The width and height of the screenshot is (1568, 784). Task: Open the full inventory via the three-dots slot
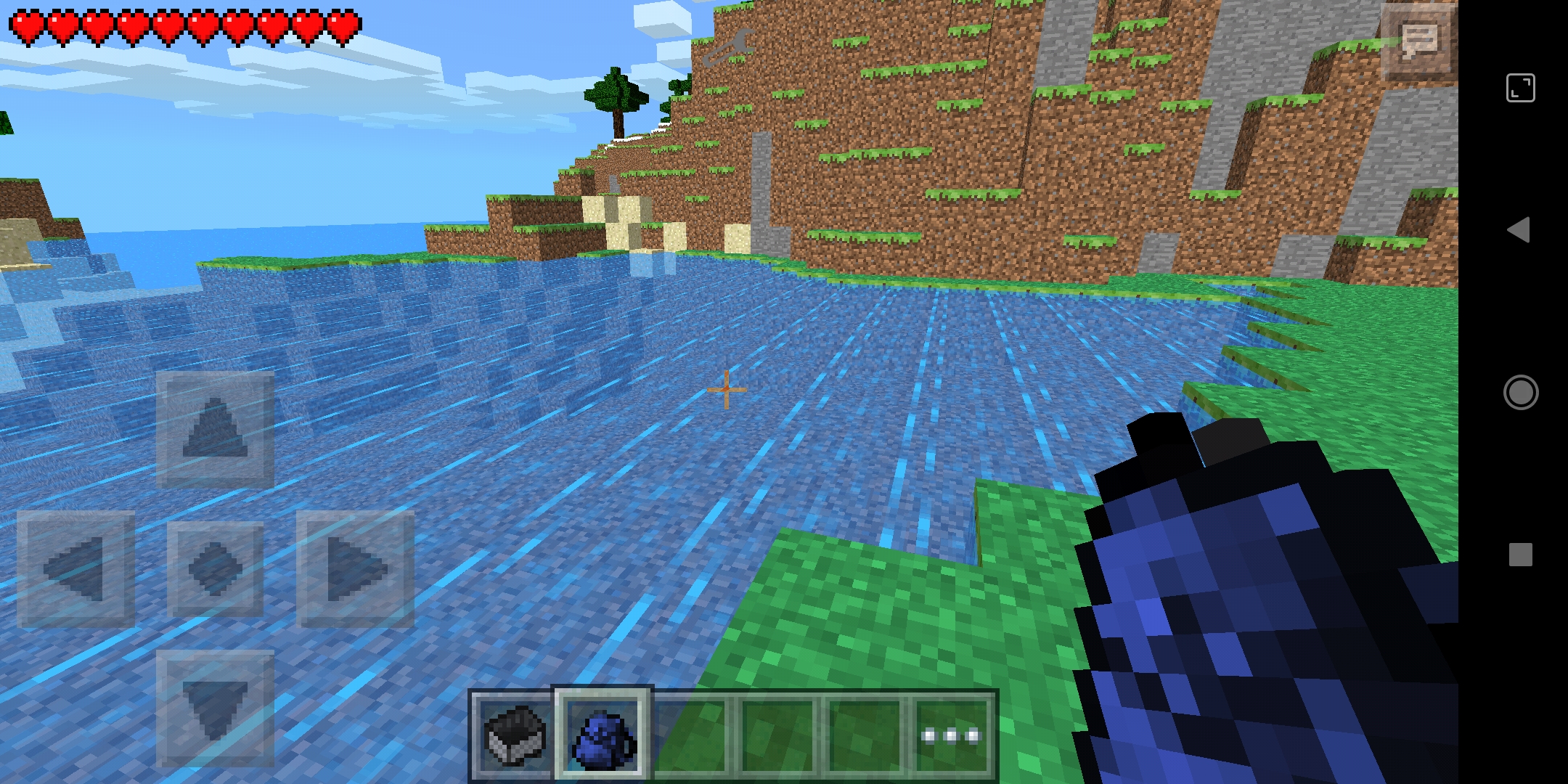[x=952, y=735]
